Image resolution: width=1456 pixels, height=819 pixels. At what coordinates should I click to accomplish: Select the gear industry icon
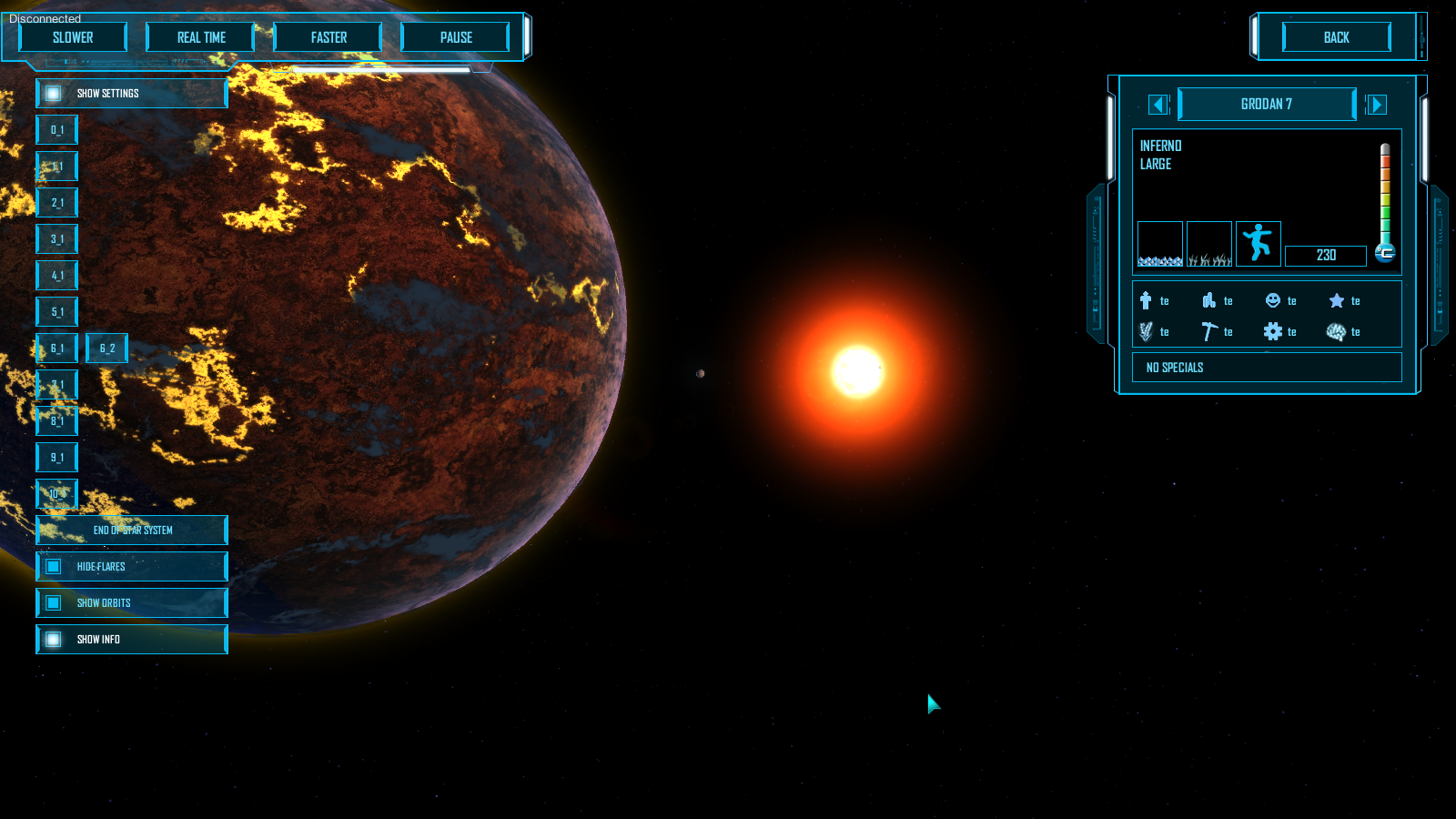pos(1271,331)
